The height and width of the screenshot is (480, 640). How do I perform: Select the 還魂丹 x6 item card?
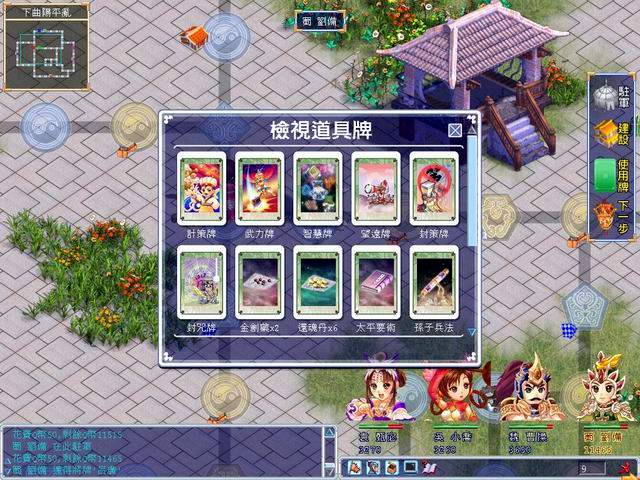coord(318,283)
